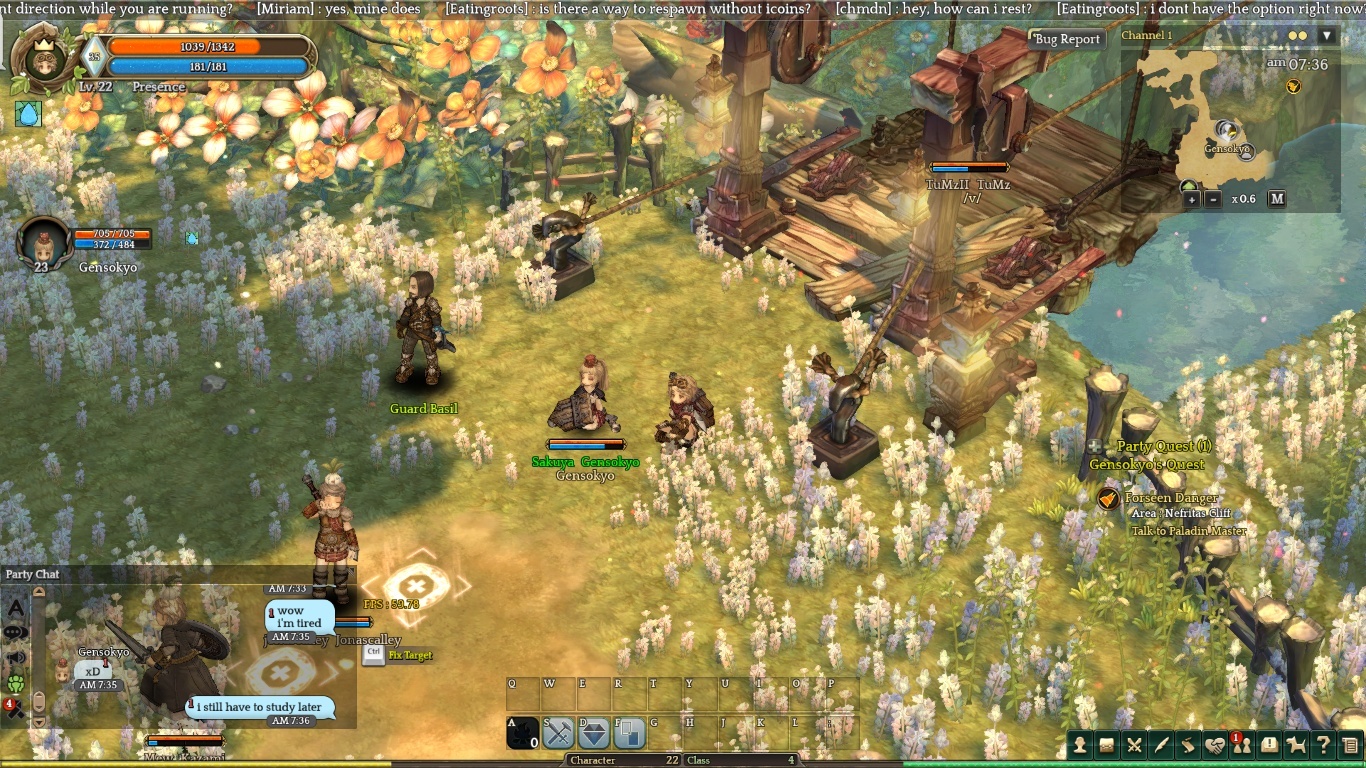The height and width of the screenshot is (768, 1366).
Task: Click Gensokyo's party member portrait
Action: click(x=44, y=242)
